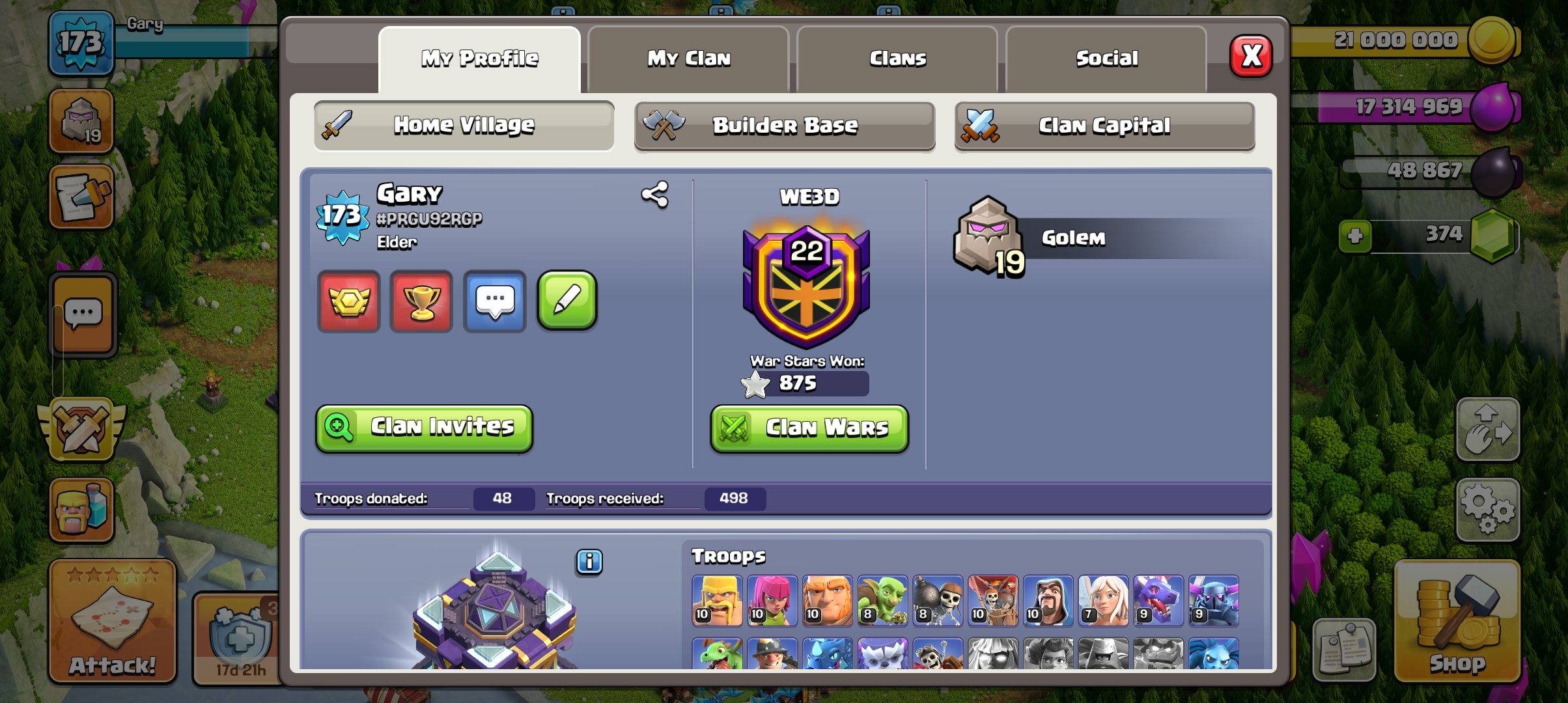Open Clan Wars from the profile
1568x703 pixels.
click(808, 428)
